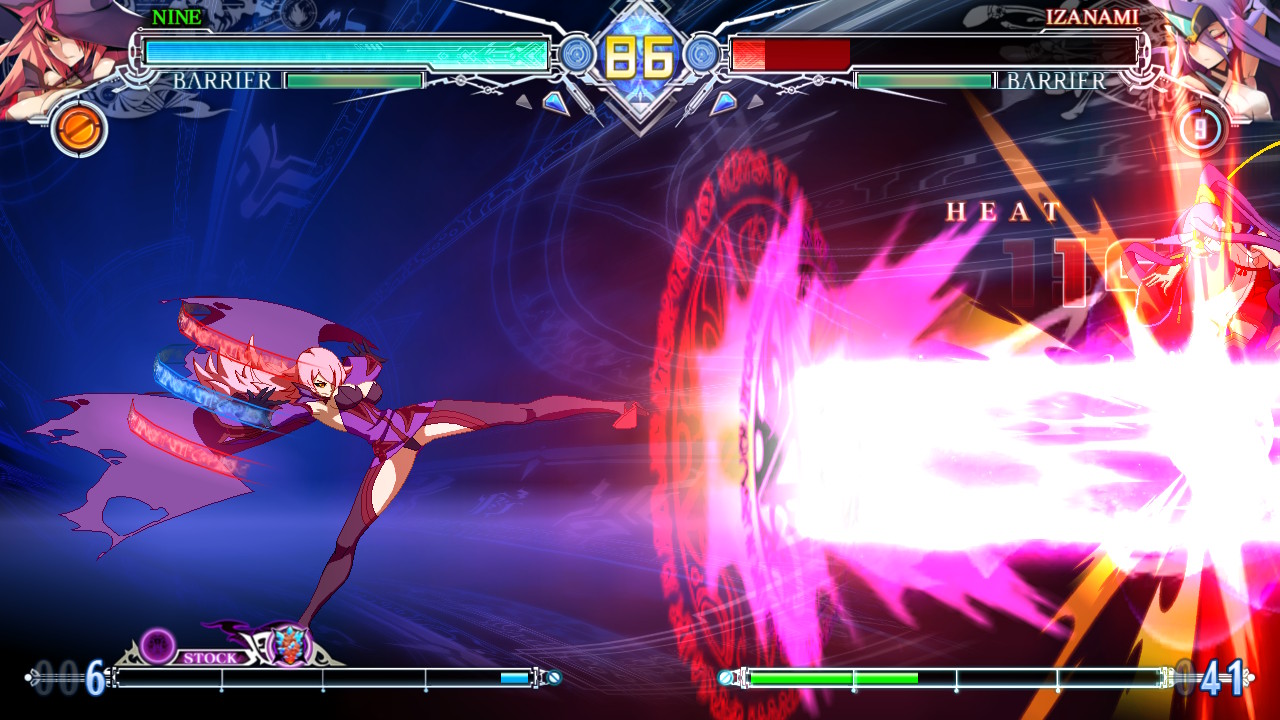Click the purple orb icon left of STOCK
Viewport: 1280px width, 720px height.
(x=157, y=648)
